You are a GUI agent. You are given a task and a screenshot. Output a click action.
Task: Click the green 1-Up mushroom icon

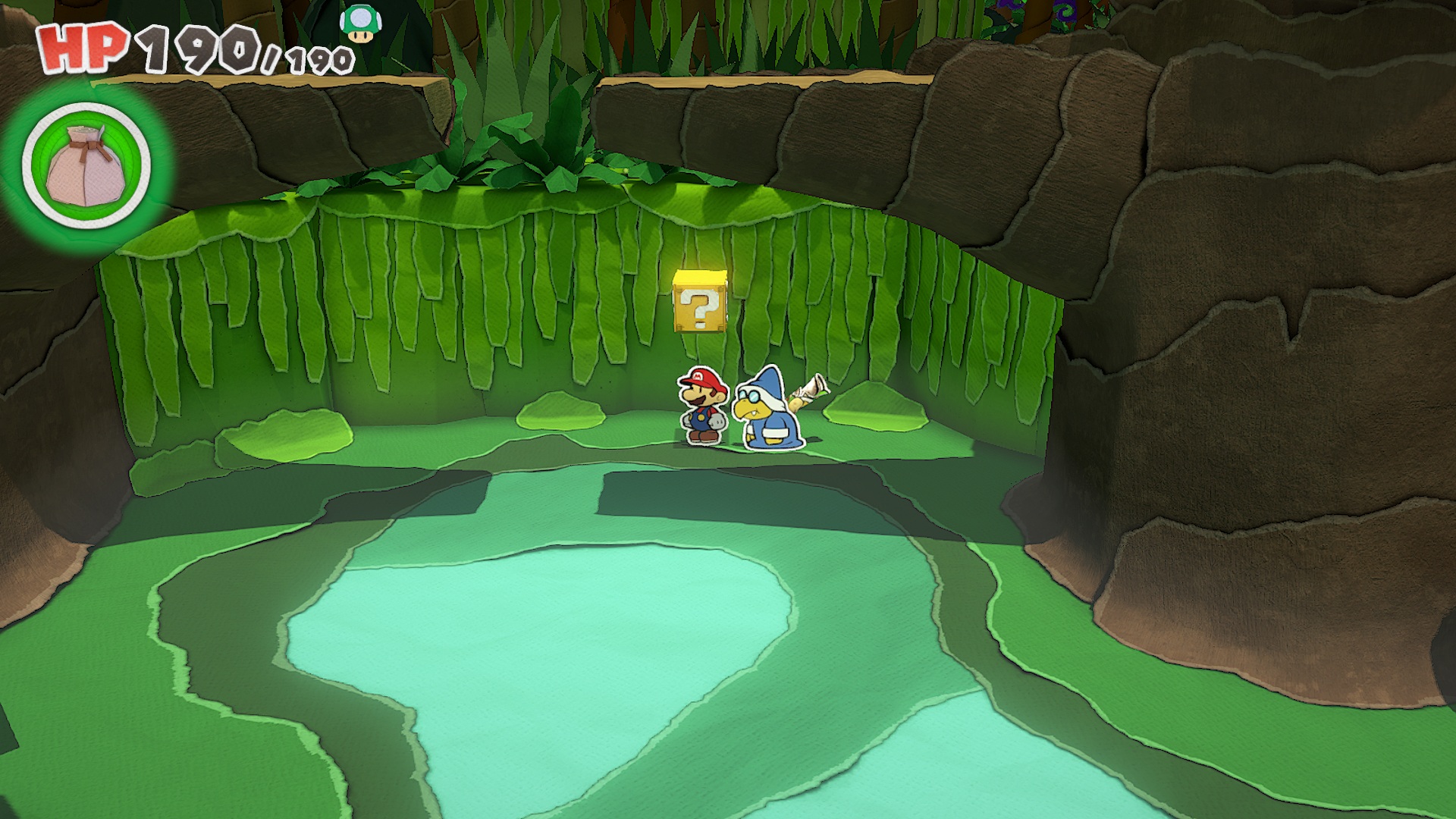click(x=356, y=24)
